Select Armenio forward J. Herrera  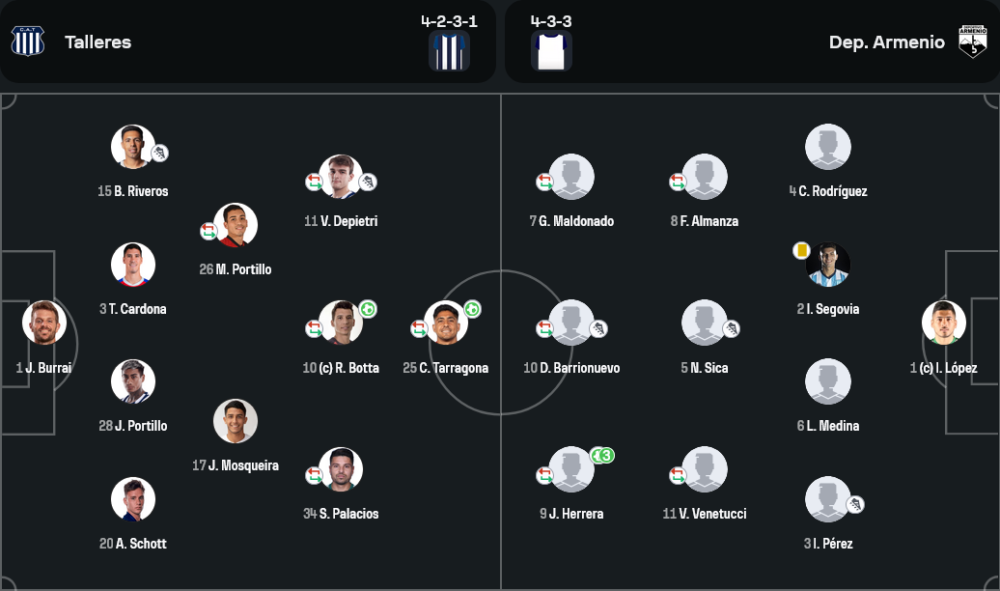pos(571,470)
